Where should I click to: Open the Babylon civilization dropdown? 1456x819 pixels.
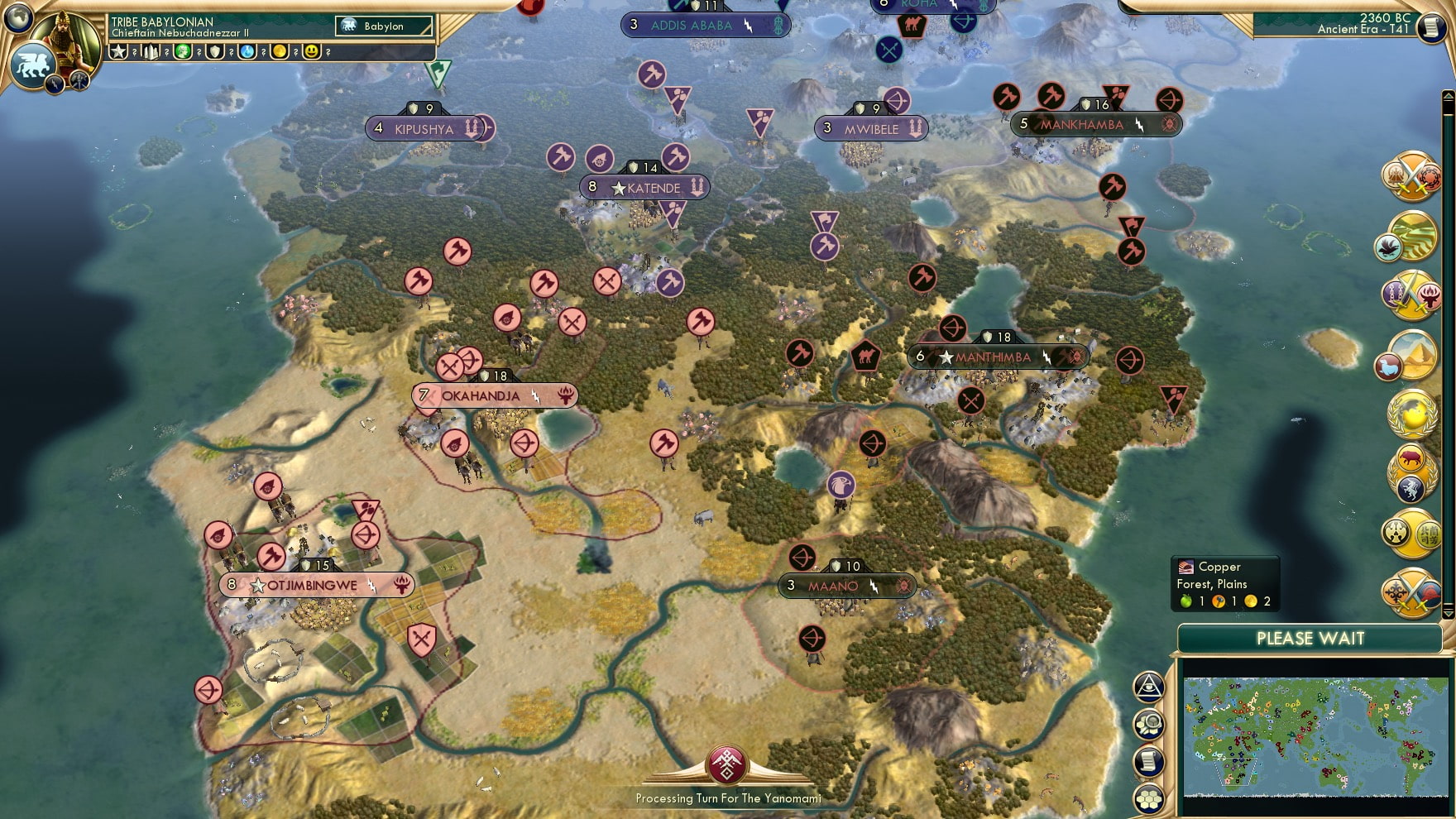coord(385,26)
